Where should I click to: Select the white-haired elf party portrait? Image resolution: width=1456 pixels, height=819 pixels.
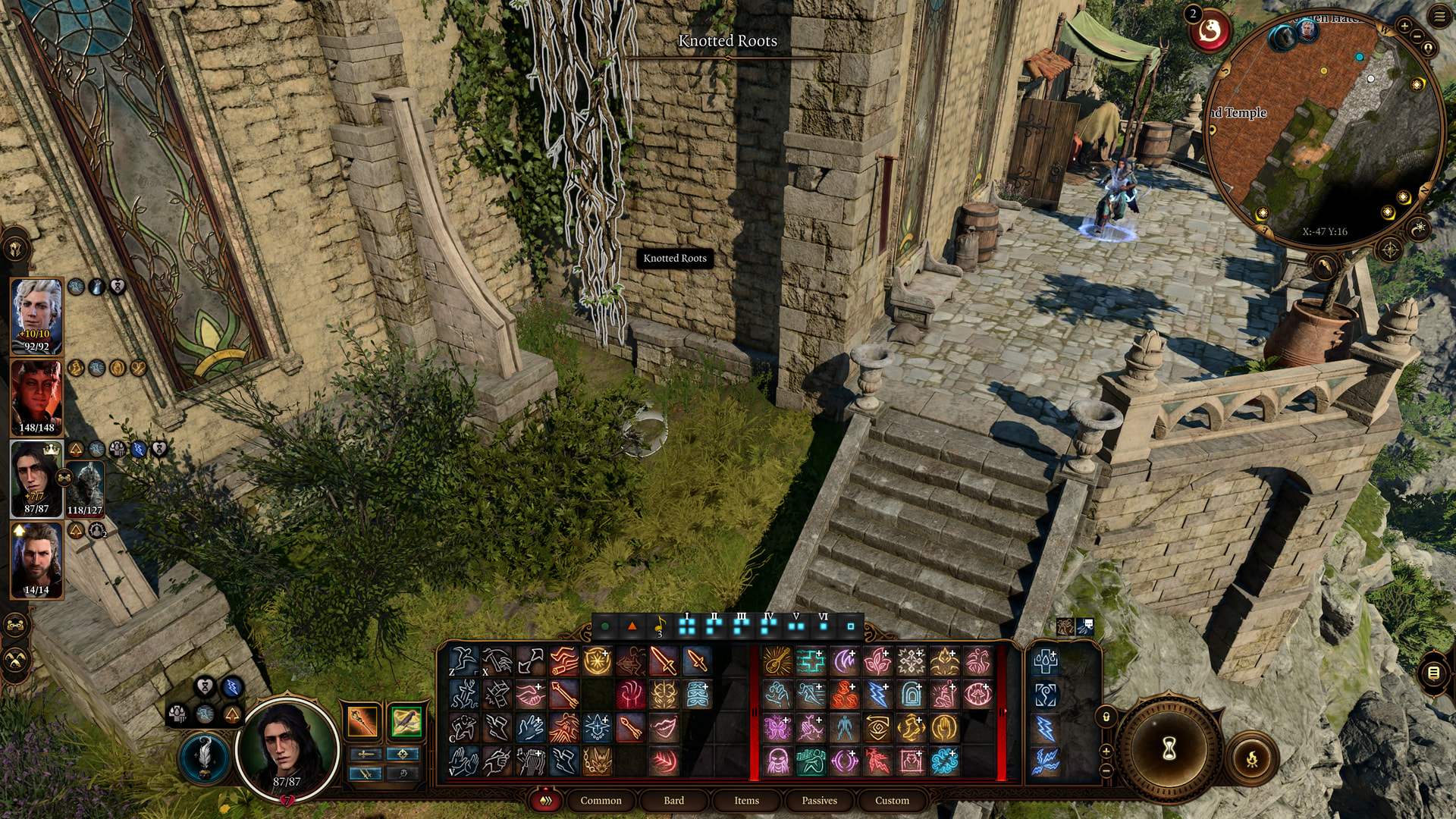pyautogui.click(x=36, y=315)
